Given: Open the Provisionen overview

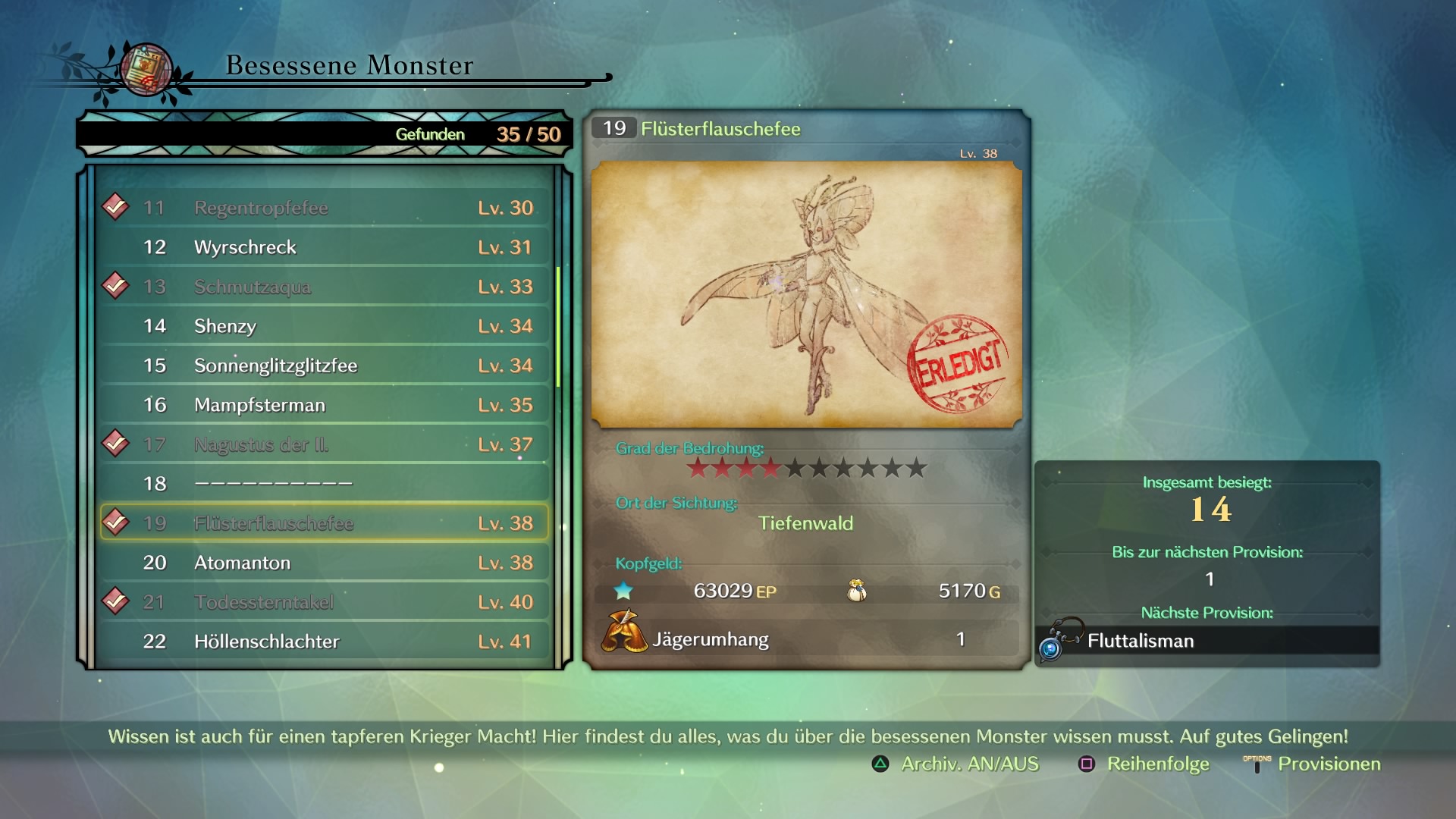Looking at the screenshot, I should (x=1313, y=764).
